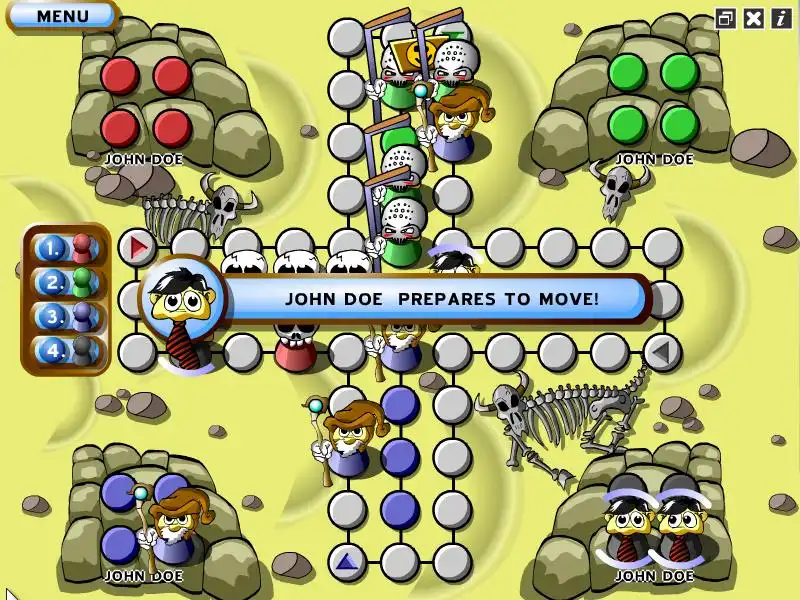Select the green player's row numbered 2
This screenshot has height=600, width=800.
(66, 282)
